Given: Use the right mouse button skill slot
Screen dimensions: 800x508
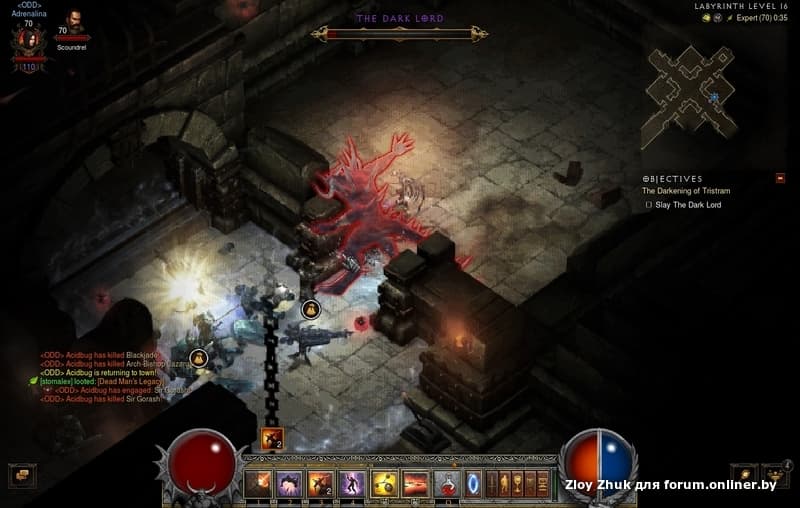Looking at the screenshot, I should 415,483.
